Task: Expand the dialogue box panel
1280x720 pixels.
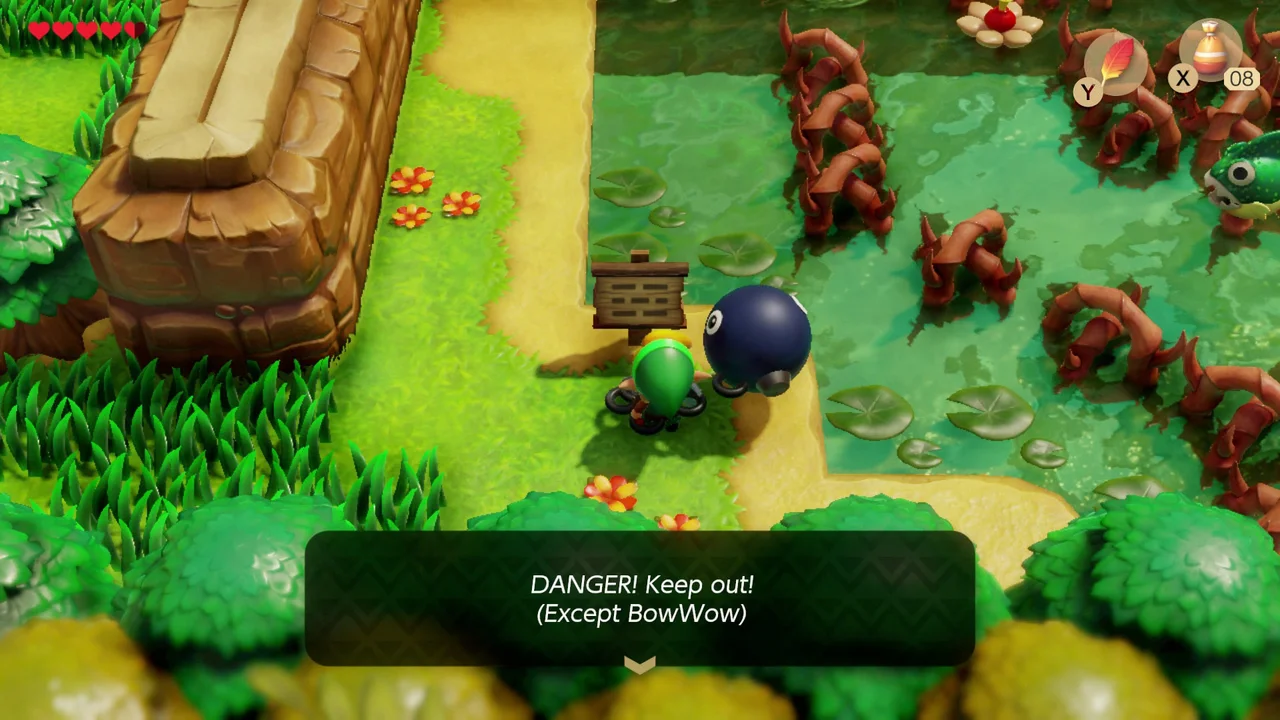Action: [x=640, y=600]
